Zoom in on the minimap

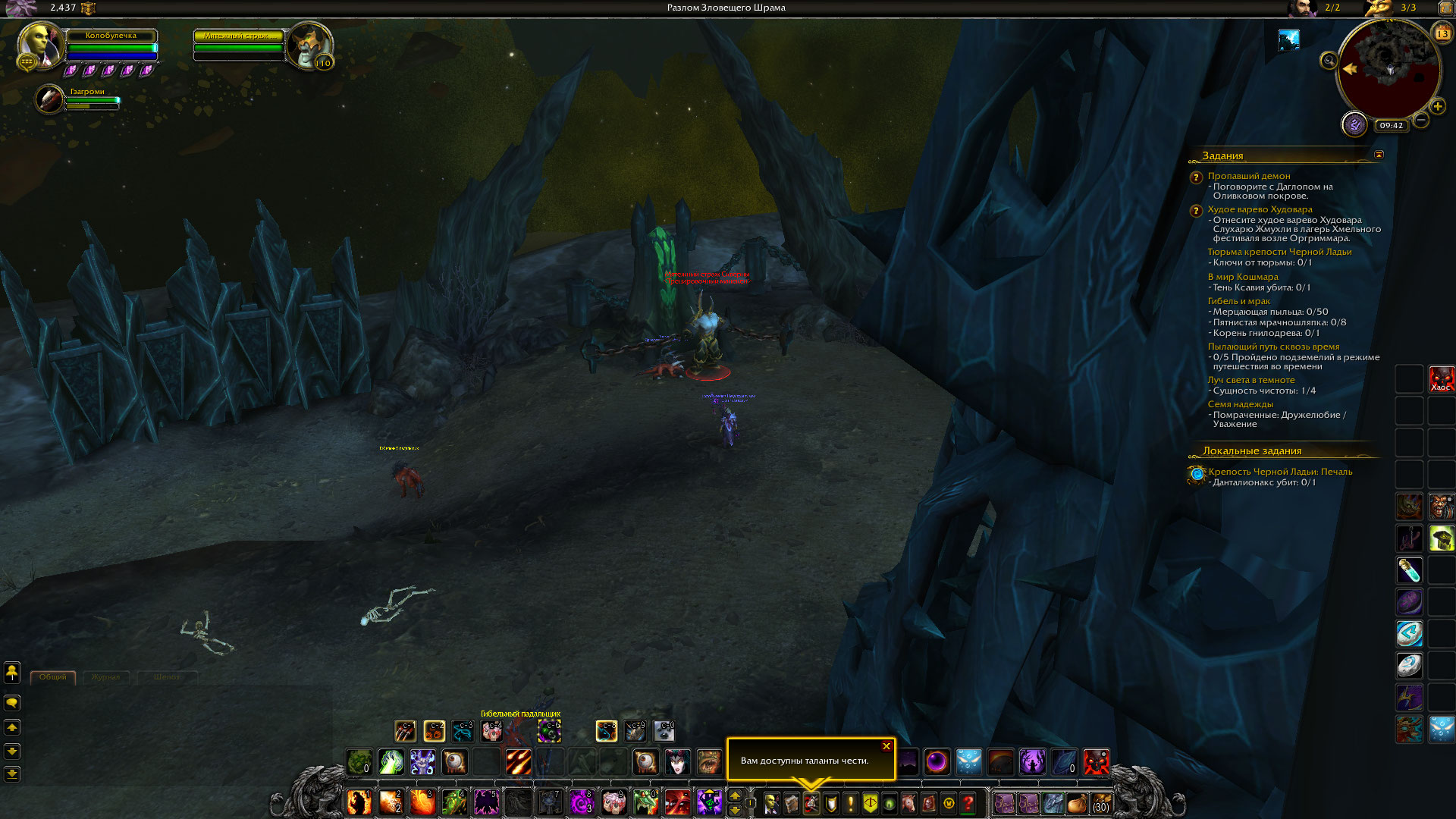click(x=1437, y=106)
